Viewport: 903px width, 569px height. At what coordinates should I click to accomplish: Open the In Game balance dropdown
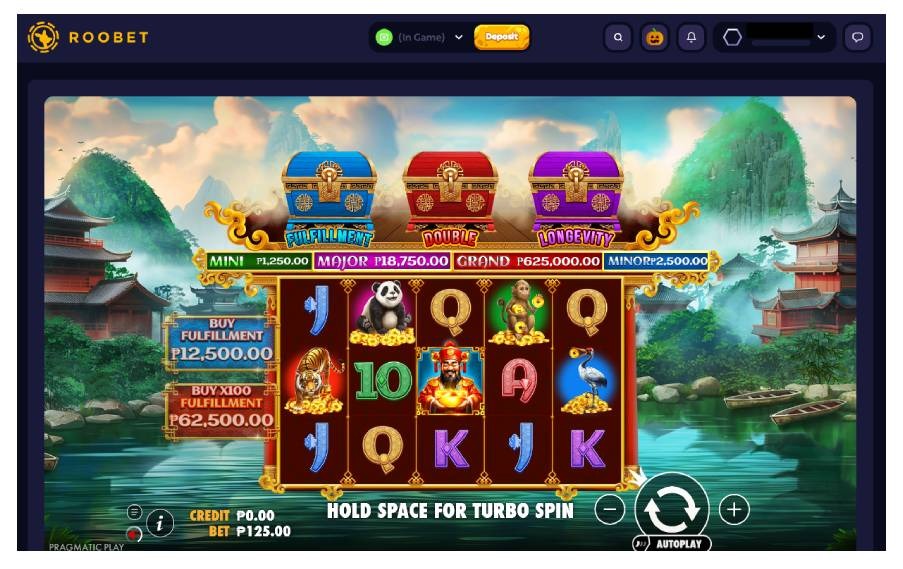420,37
